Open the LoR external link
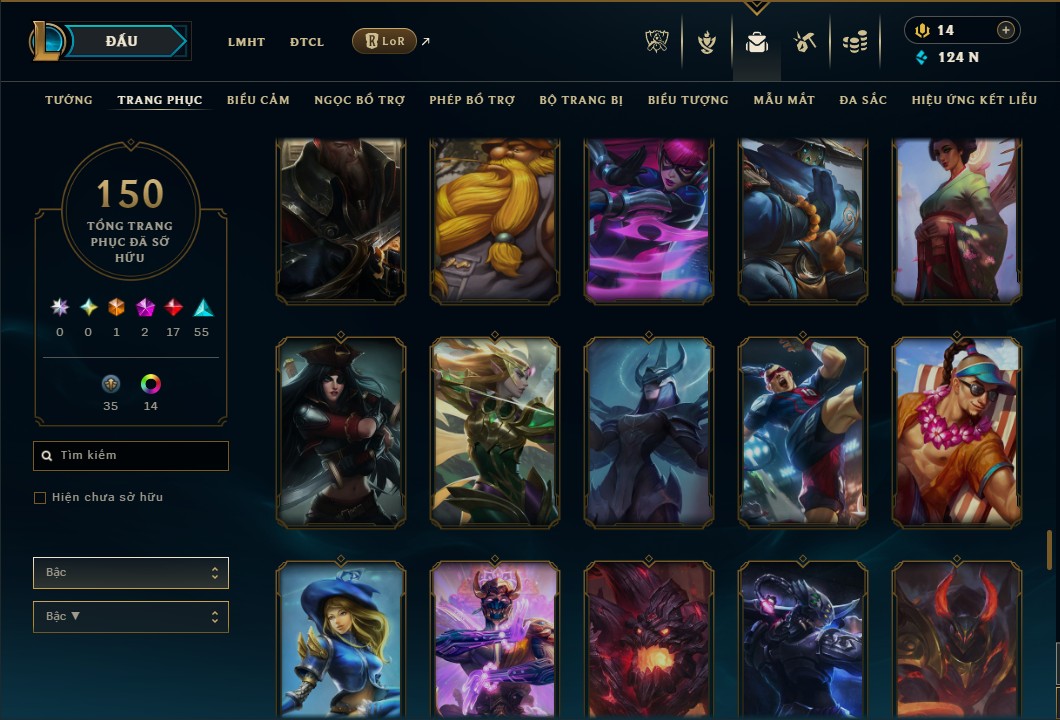 pos(385,41)
